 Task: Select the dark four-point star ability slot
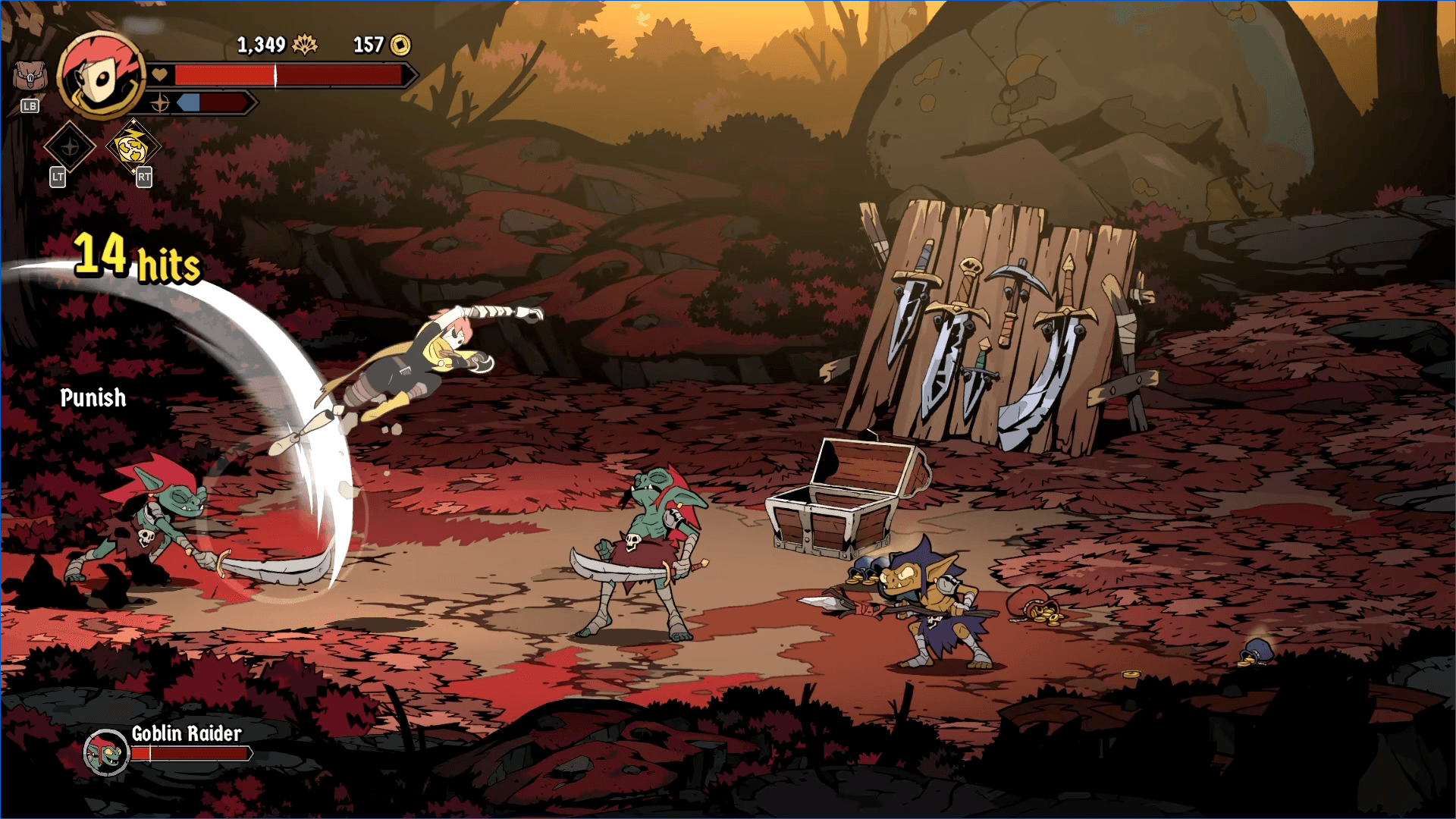click(69, 146)
